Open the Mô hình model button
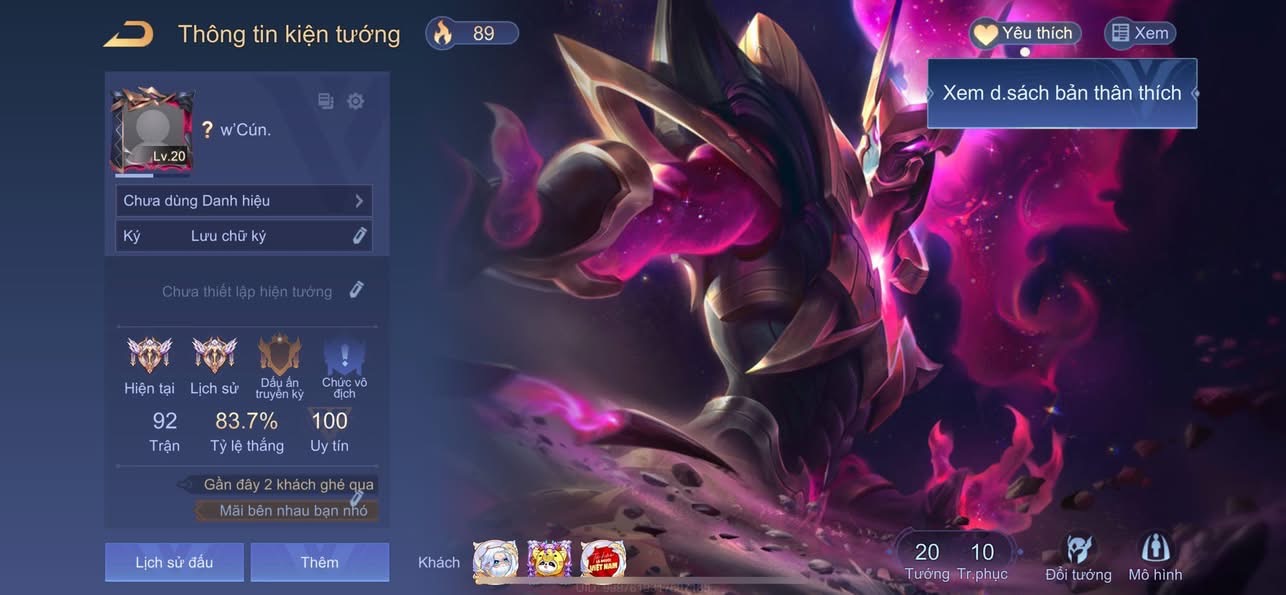Viewport: 1286px width, 595px height. [x=1155, y=558]
